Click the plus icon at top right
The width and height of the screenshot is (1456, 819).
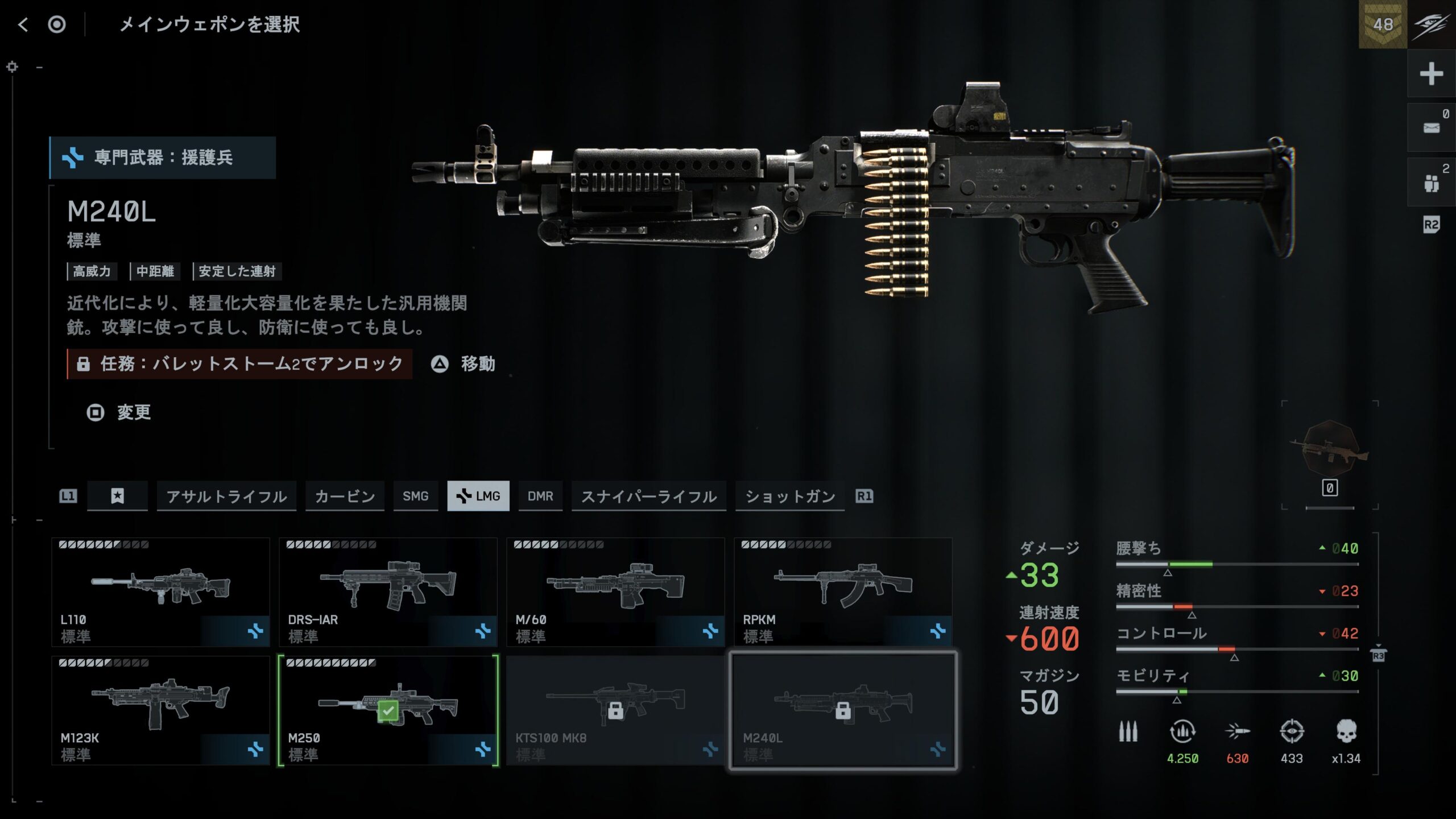pos(1431,74)
